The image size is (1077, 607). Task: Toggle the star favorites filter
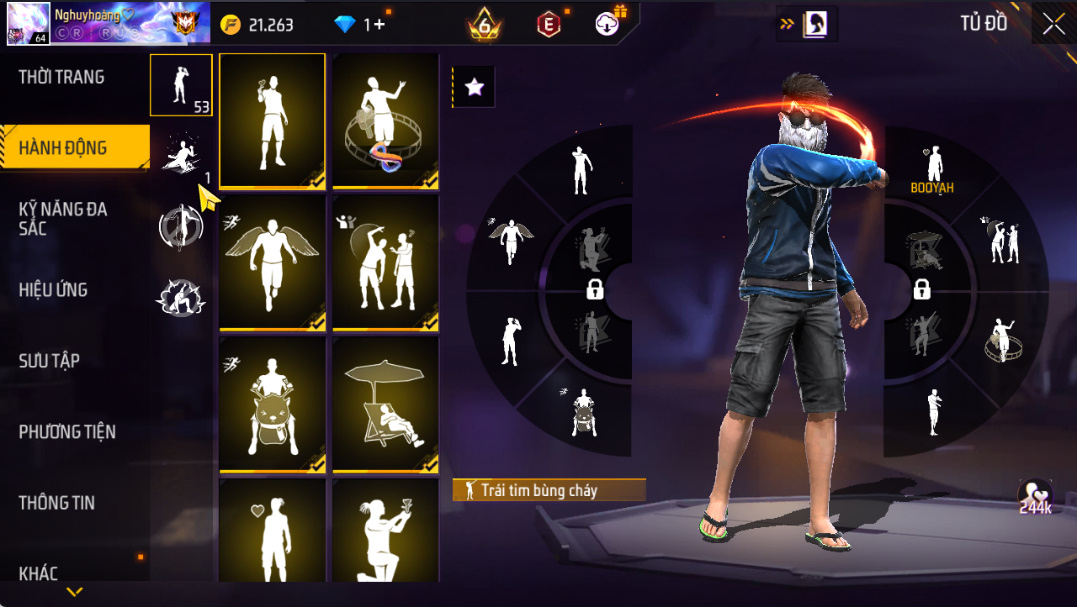click(x=474, y=88)
